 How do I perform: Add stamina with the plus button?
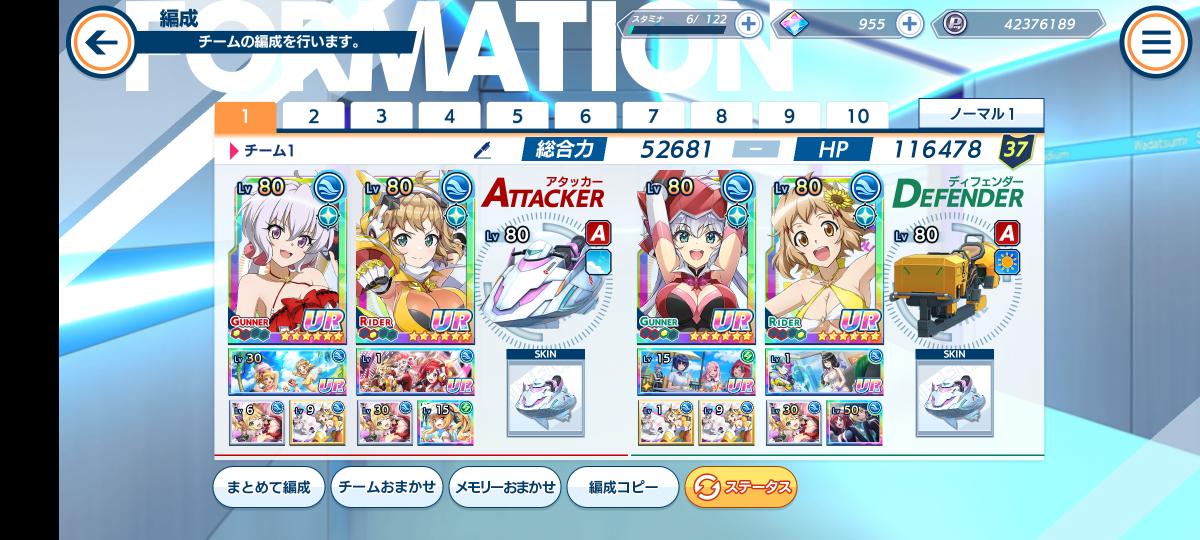tap(748, 23)
